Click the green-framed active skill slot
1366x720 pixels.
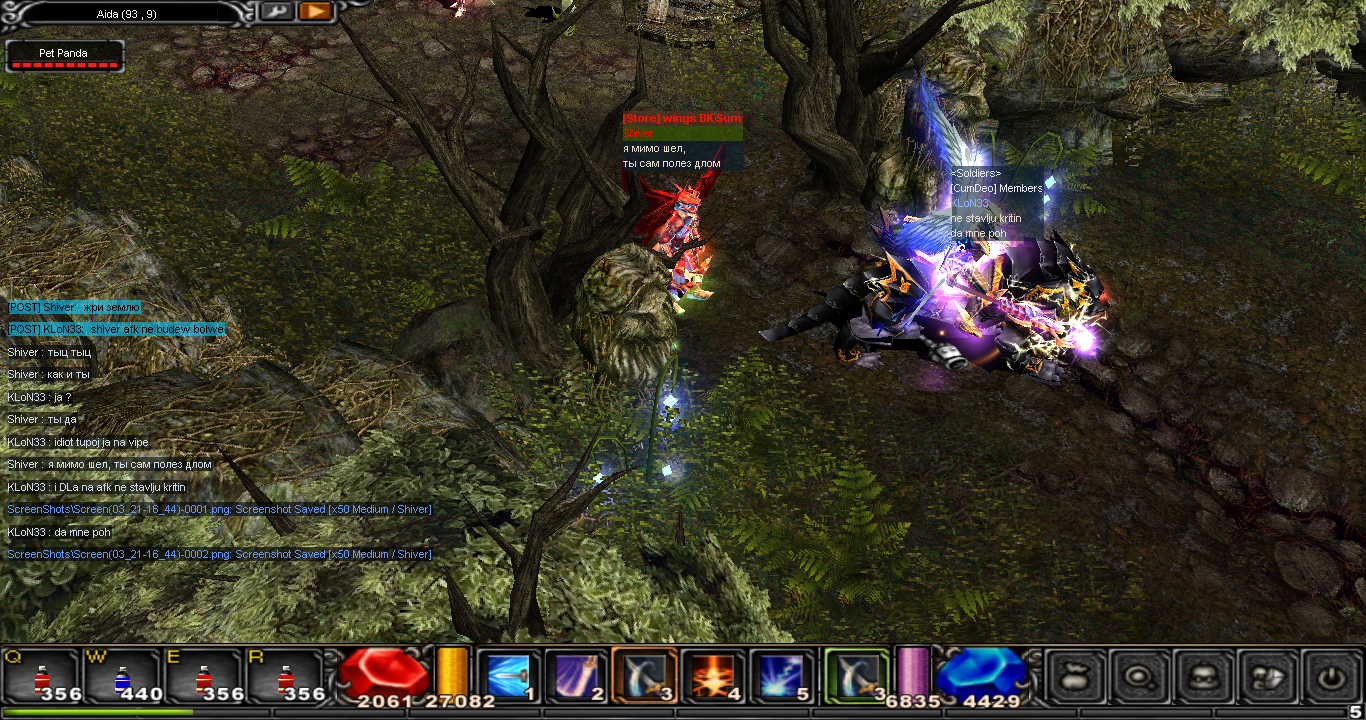[857, 676]
